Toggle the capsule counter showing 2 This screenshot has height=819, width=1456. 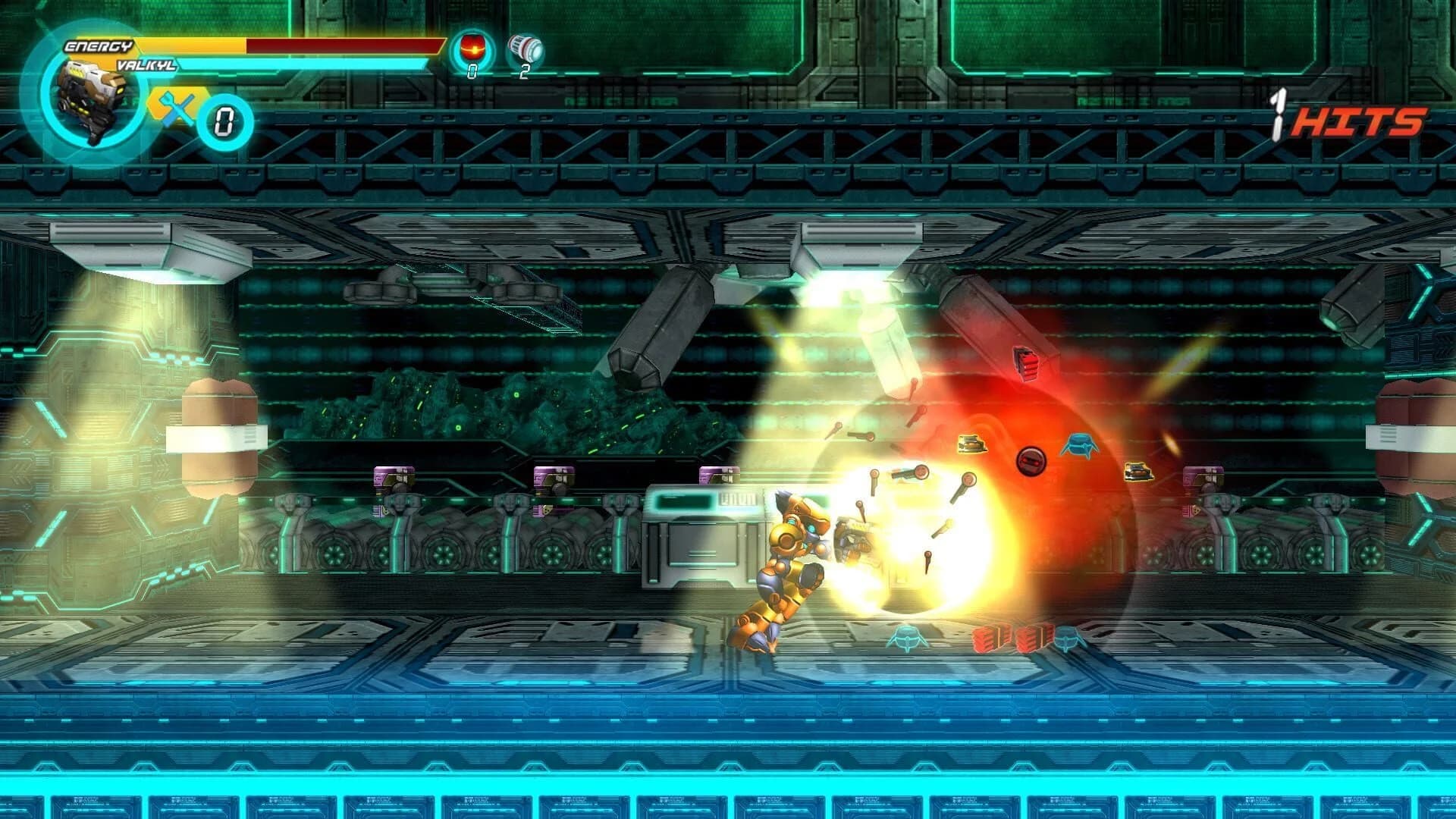[525, 72]
